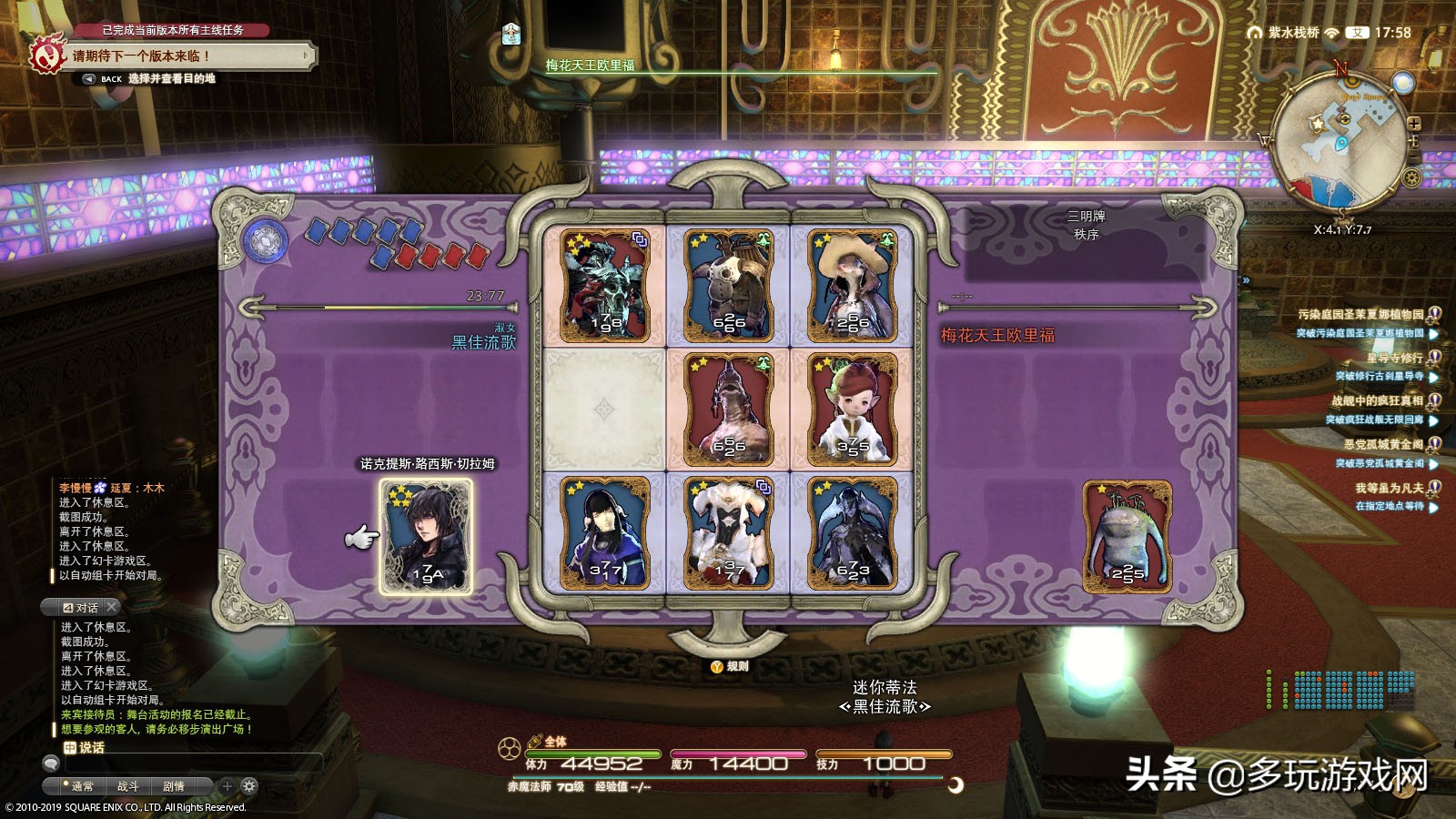Open minimap gear settings

[x=1412, y=178]
